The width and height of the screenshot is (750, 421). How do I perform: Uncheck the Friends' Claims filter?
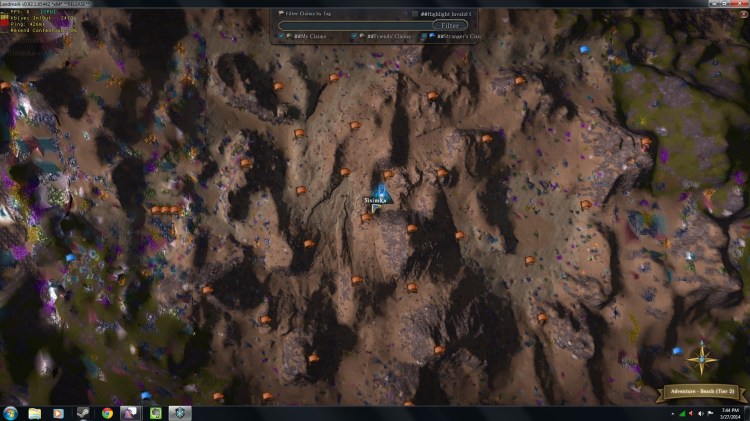pos(356,36)
